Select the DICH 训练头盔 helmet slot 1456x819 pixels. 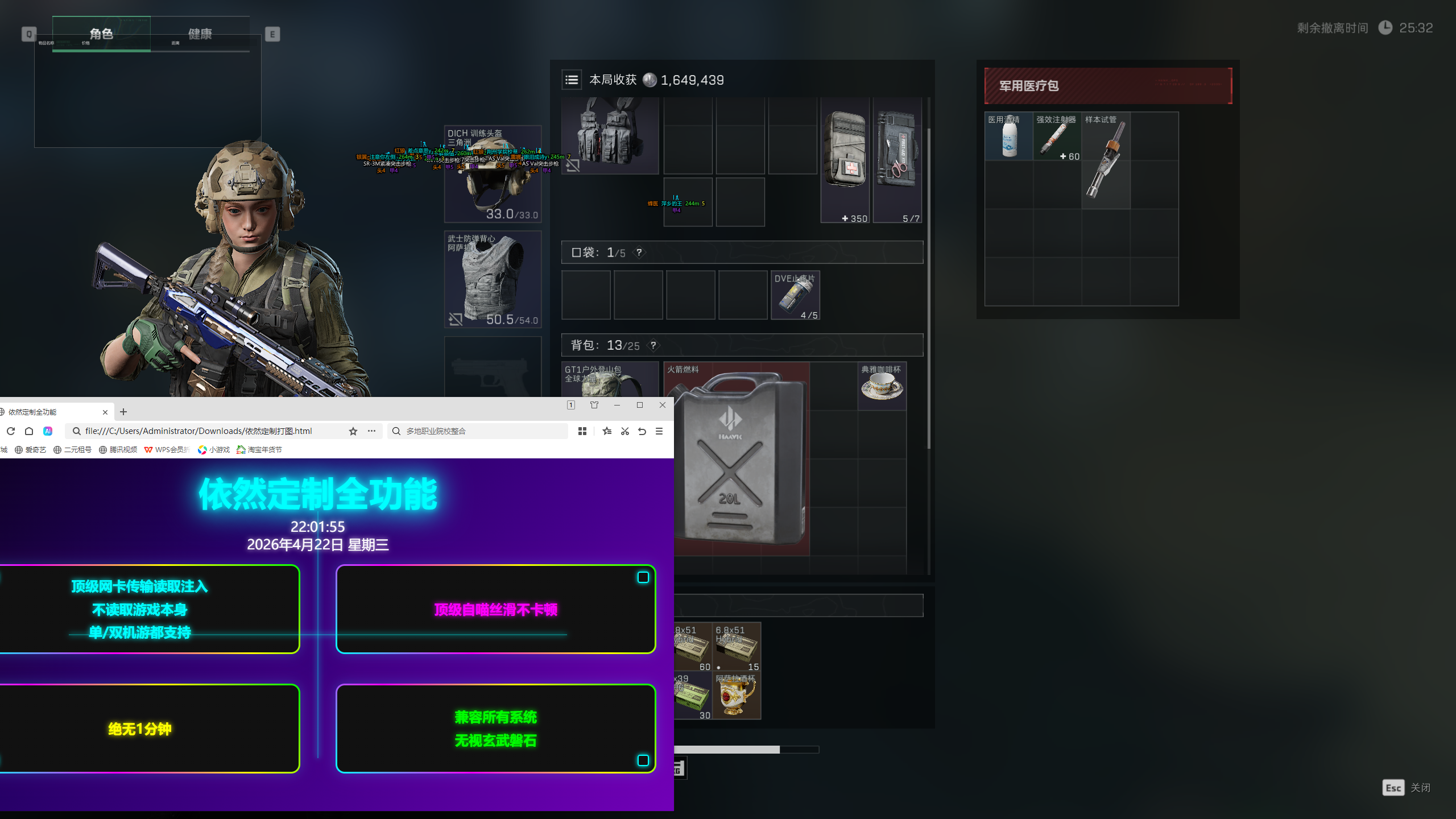493,174
